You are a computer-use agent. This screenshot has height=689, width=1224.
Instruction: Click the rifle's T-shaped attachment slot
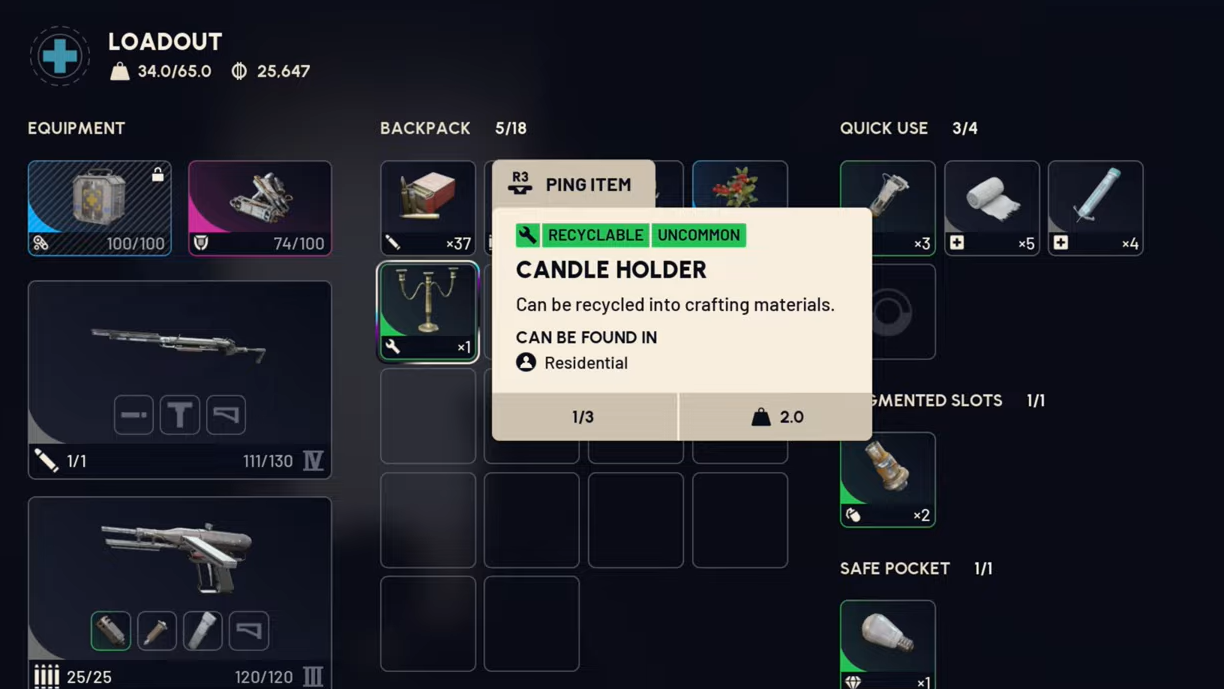pyautogui.click(x=180, y=415)
